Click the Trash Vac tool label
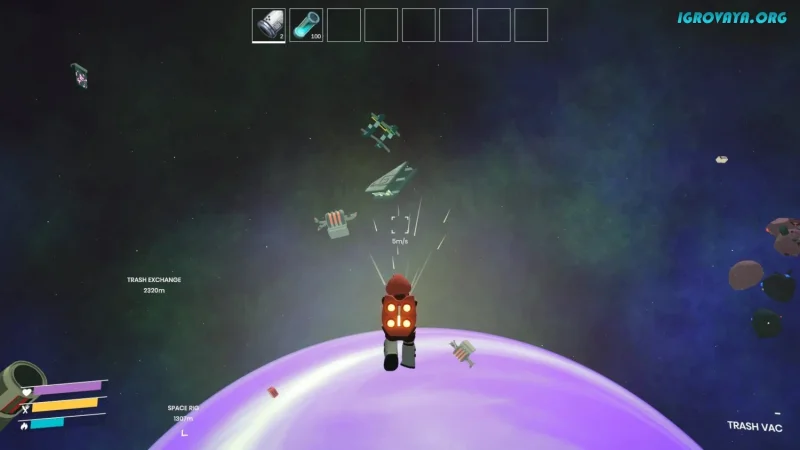800x450 pixels. click(755, 426)
